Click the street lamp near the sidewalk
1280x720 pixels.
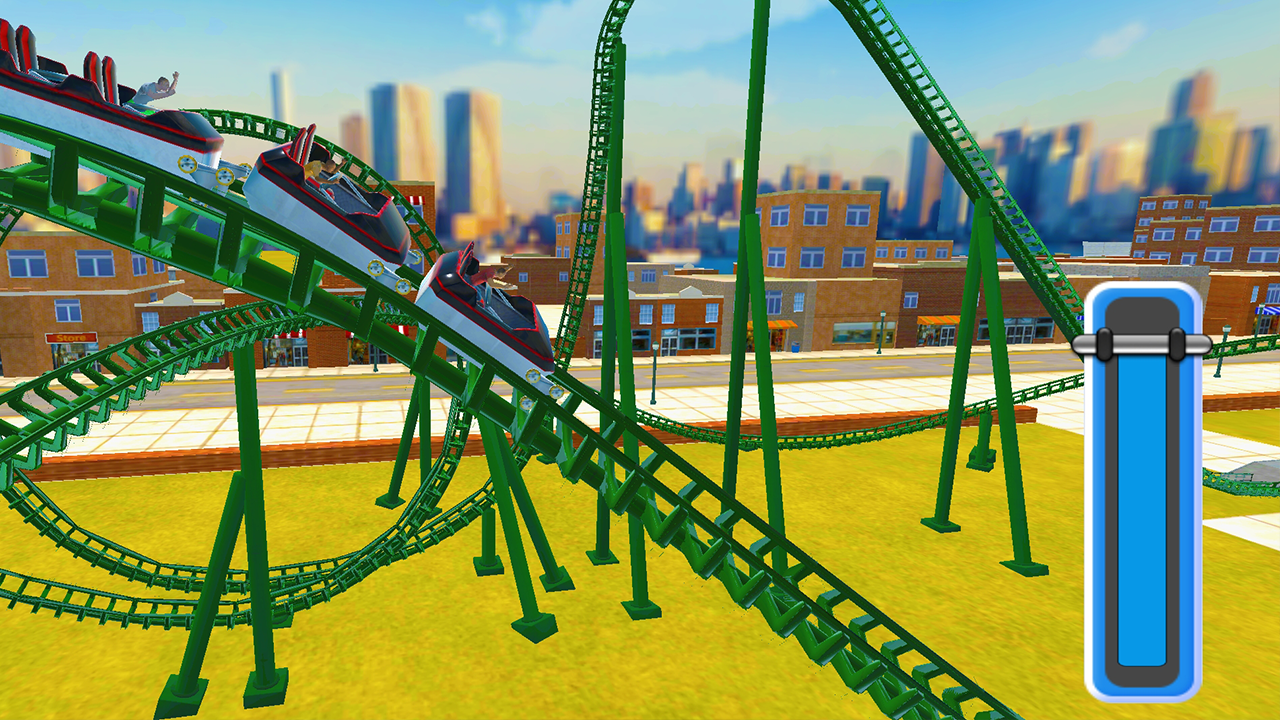click(x=654, y=347)
